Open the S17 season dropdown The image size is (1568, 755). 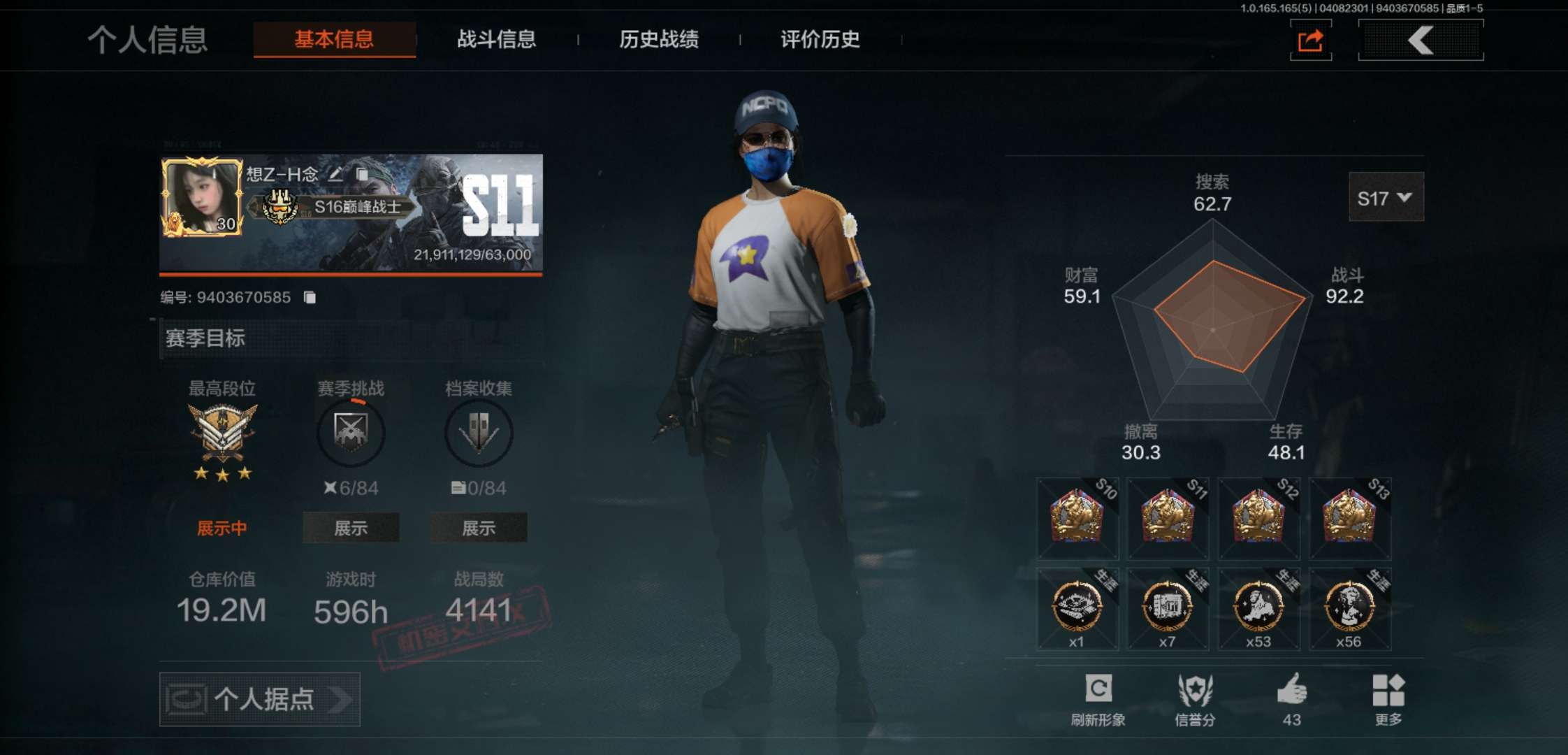point(1386,197)
